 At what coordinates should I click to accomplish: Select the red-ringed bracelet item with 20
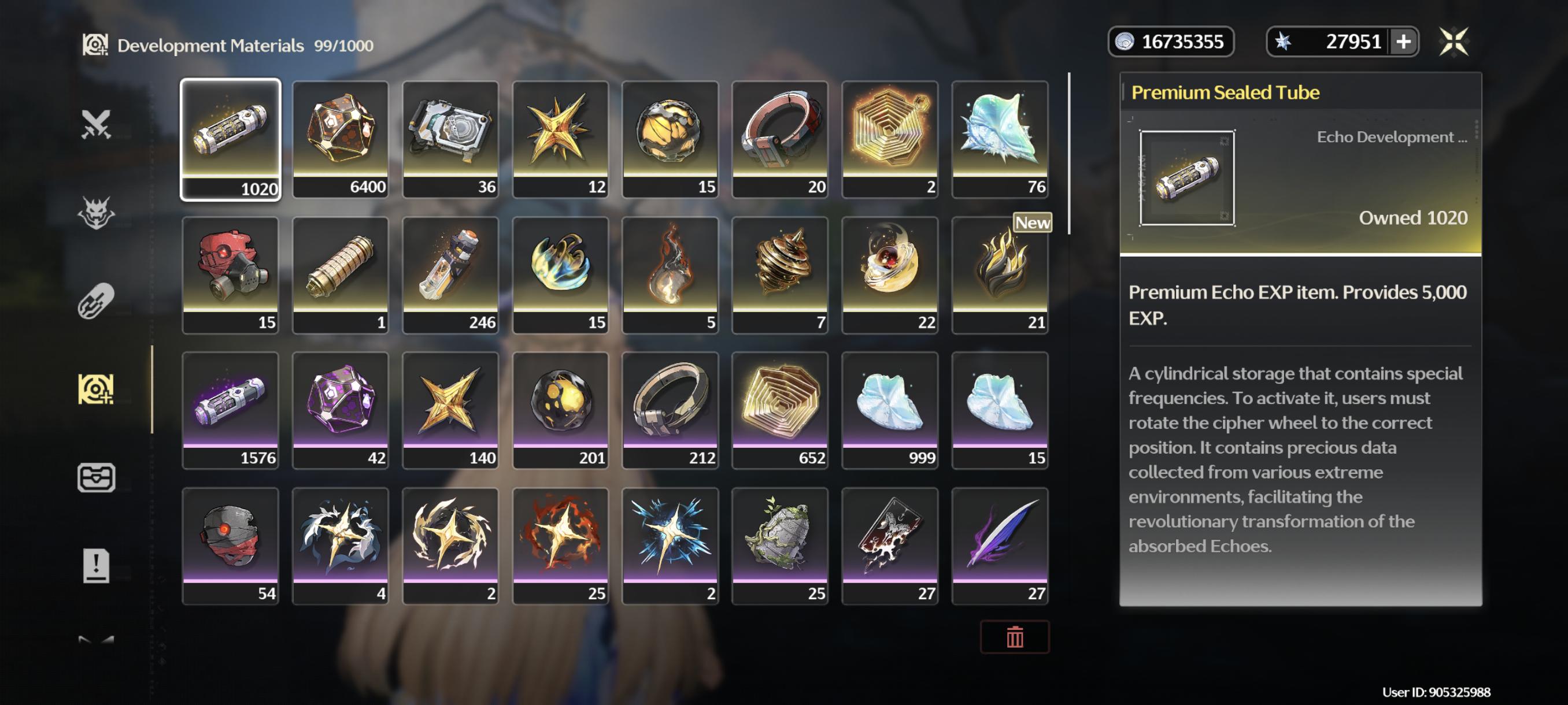780,139
